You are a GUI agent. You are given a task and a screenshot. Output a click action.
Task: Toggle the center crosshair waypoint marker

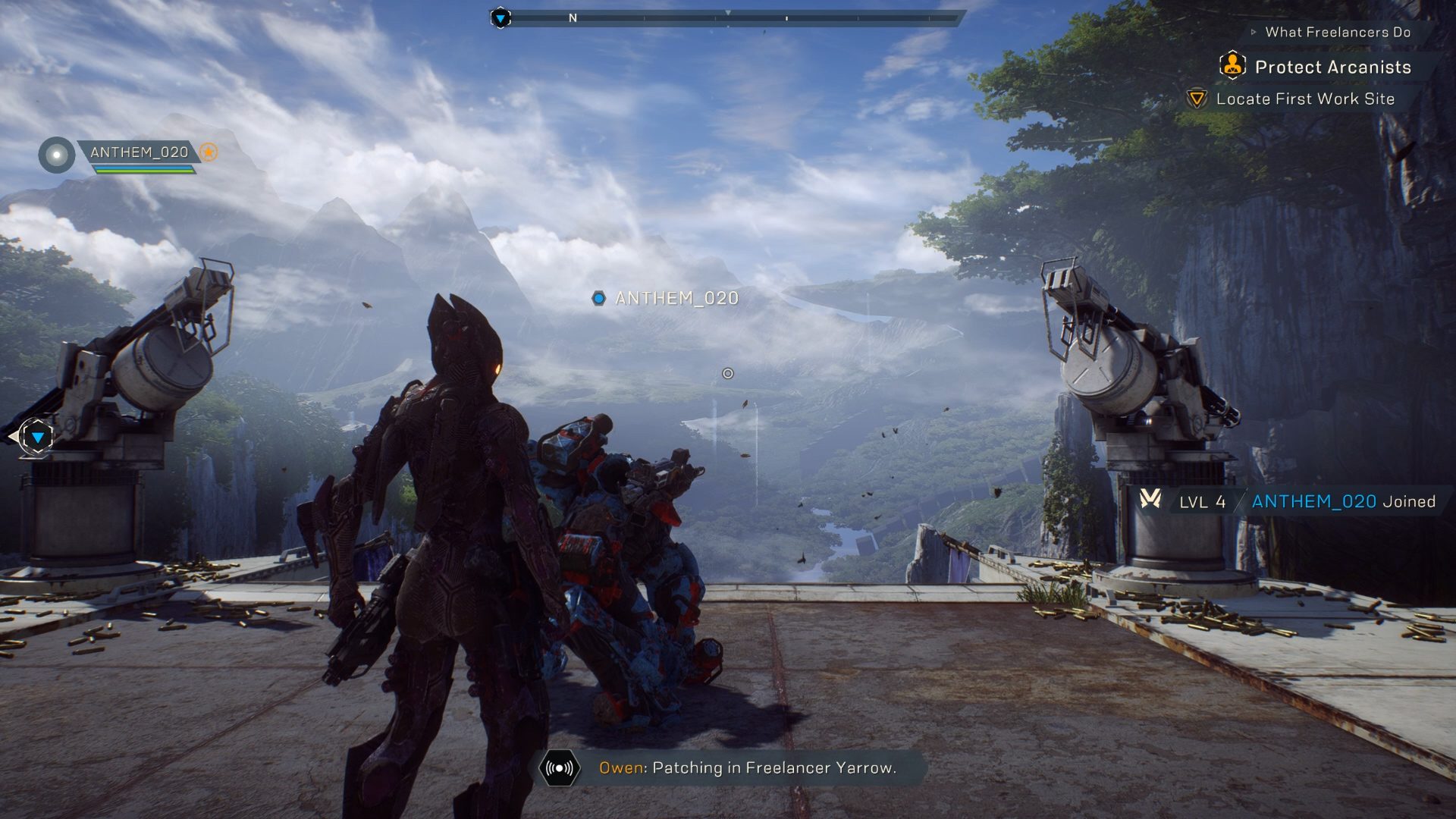tap(727, 373)
